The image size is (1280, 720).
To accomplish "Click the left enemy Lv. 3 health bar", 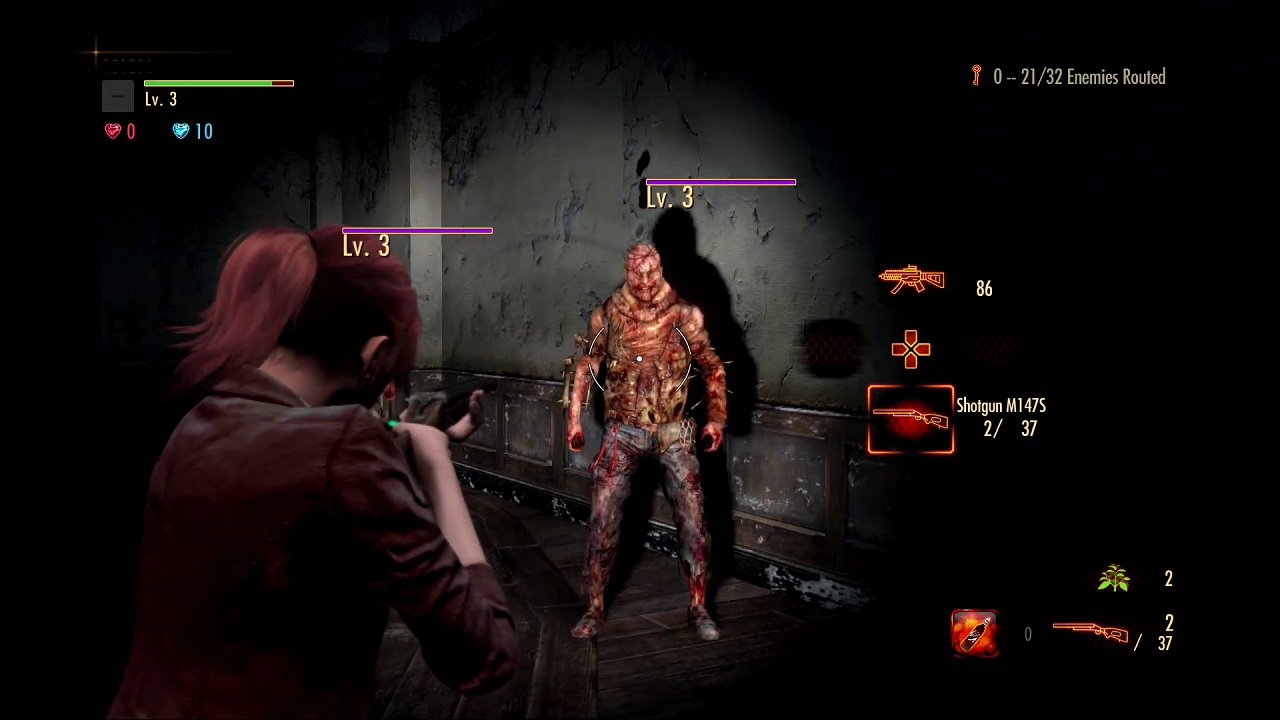I will tap(417, 230).
